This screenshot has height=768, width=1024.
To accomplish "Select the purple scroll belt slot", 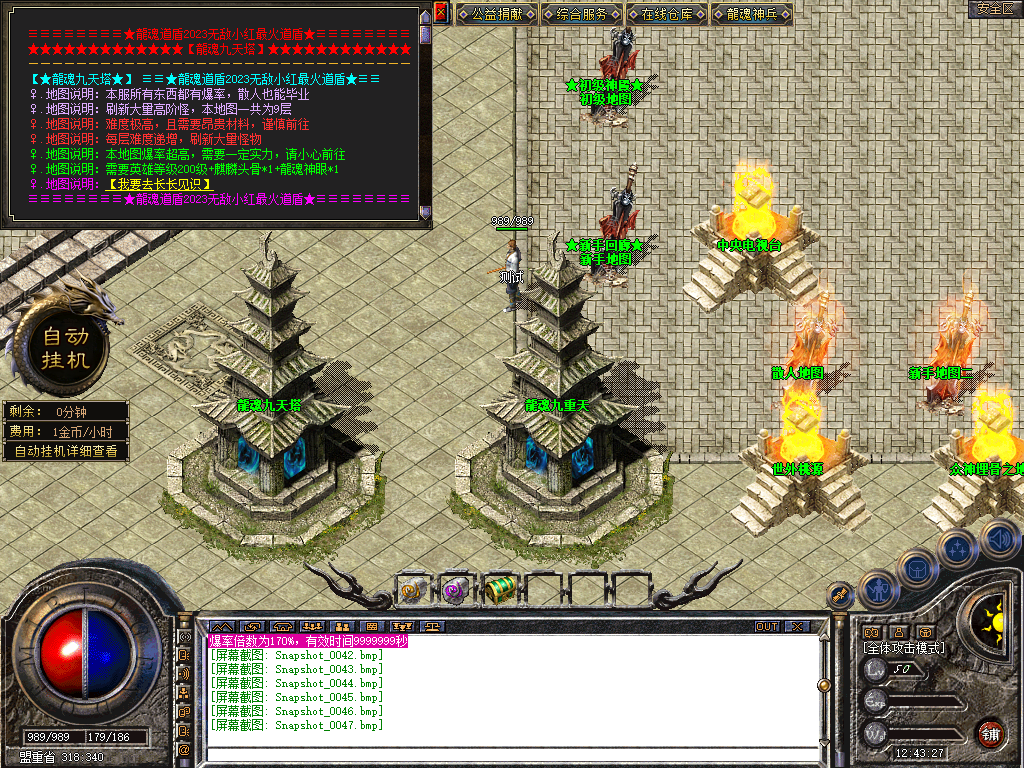I will (x=455, y=590).
